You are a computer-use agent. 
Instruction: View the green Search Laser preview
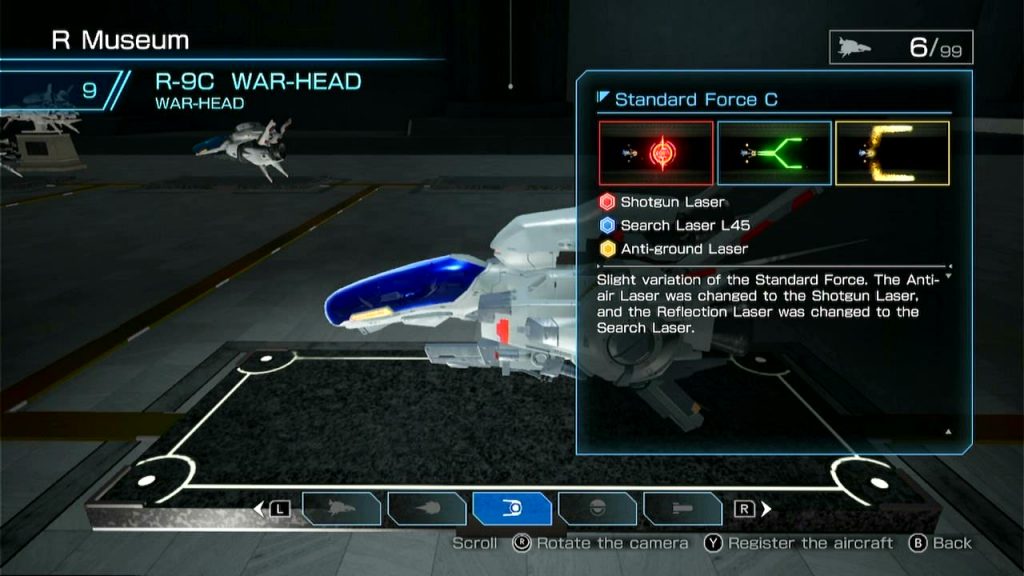click(774, 153)
